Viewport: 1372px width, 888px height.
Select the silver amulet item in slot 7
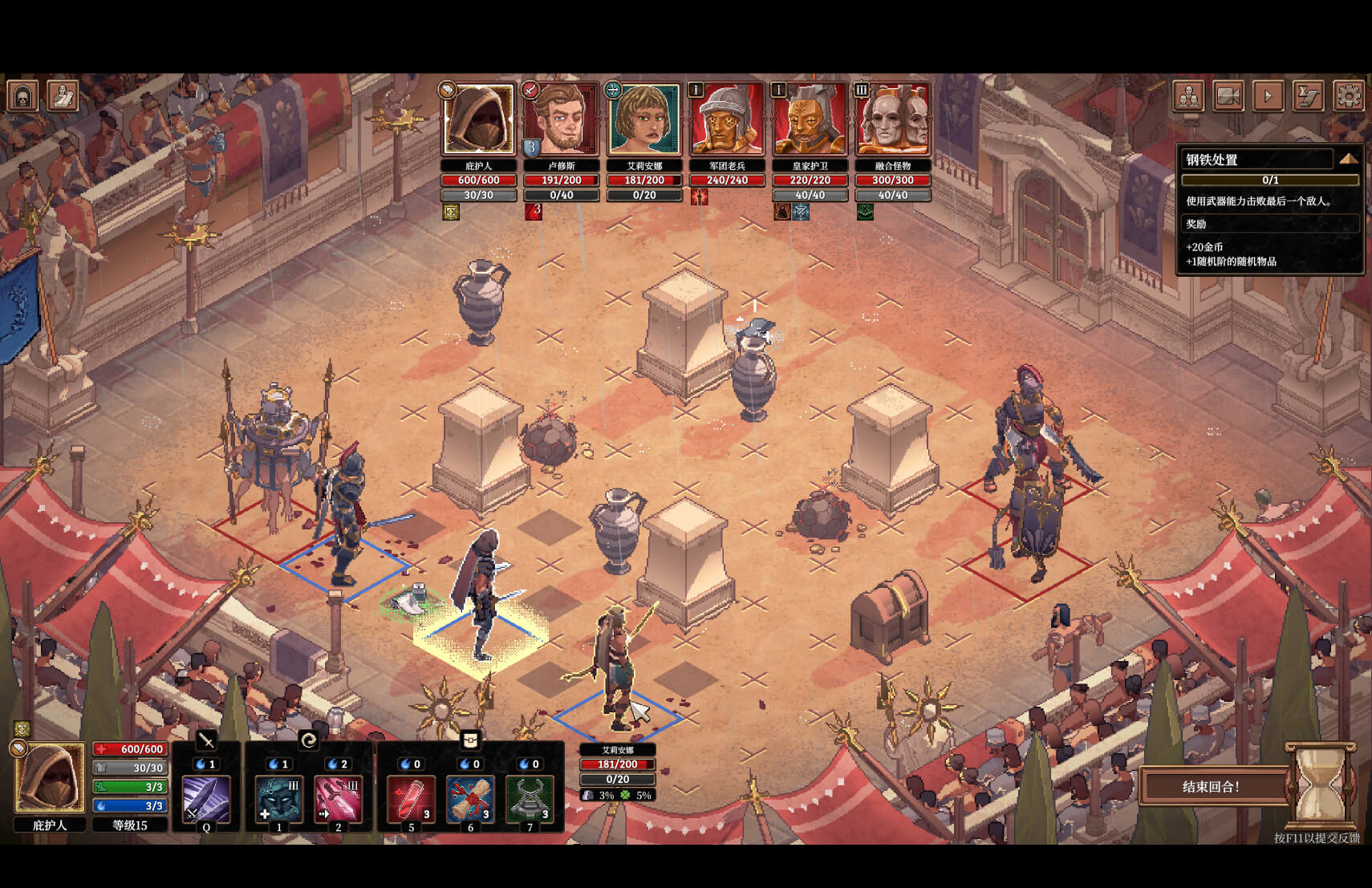529,798
